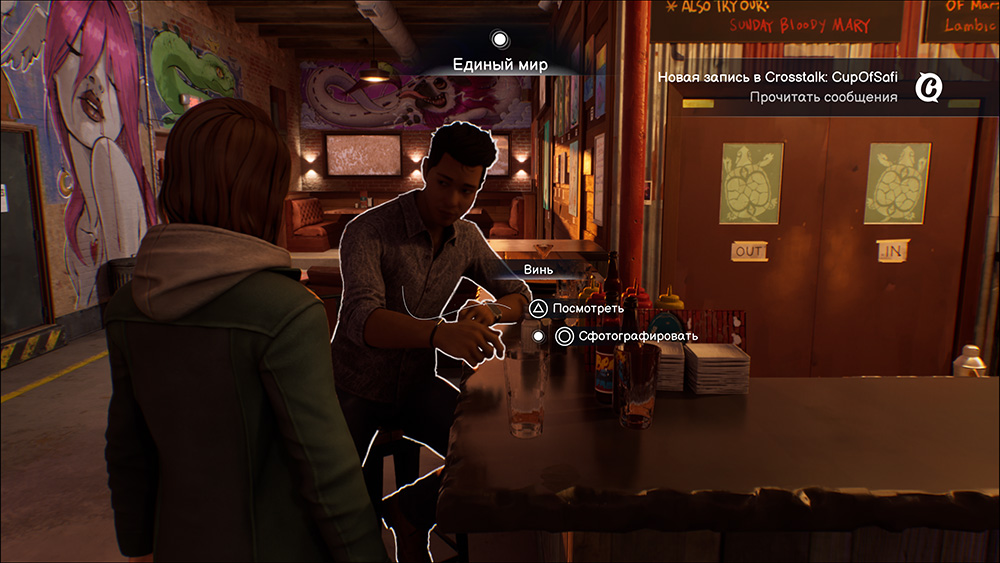Click the Crosstalk app logo icon

[929, 88]
